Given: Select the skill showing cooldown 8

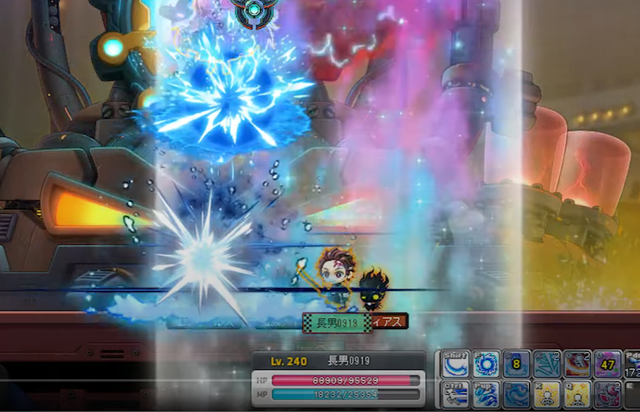Looking at the screenshot, I should coord(517,364).
